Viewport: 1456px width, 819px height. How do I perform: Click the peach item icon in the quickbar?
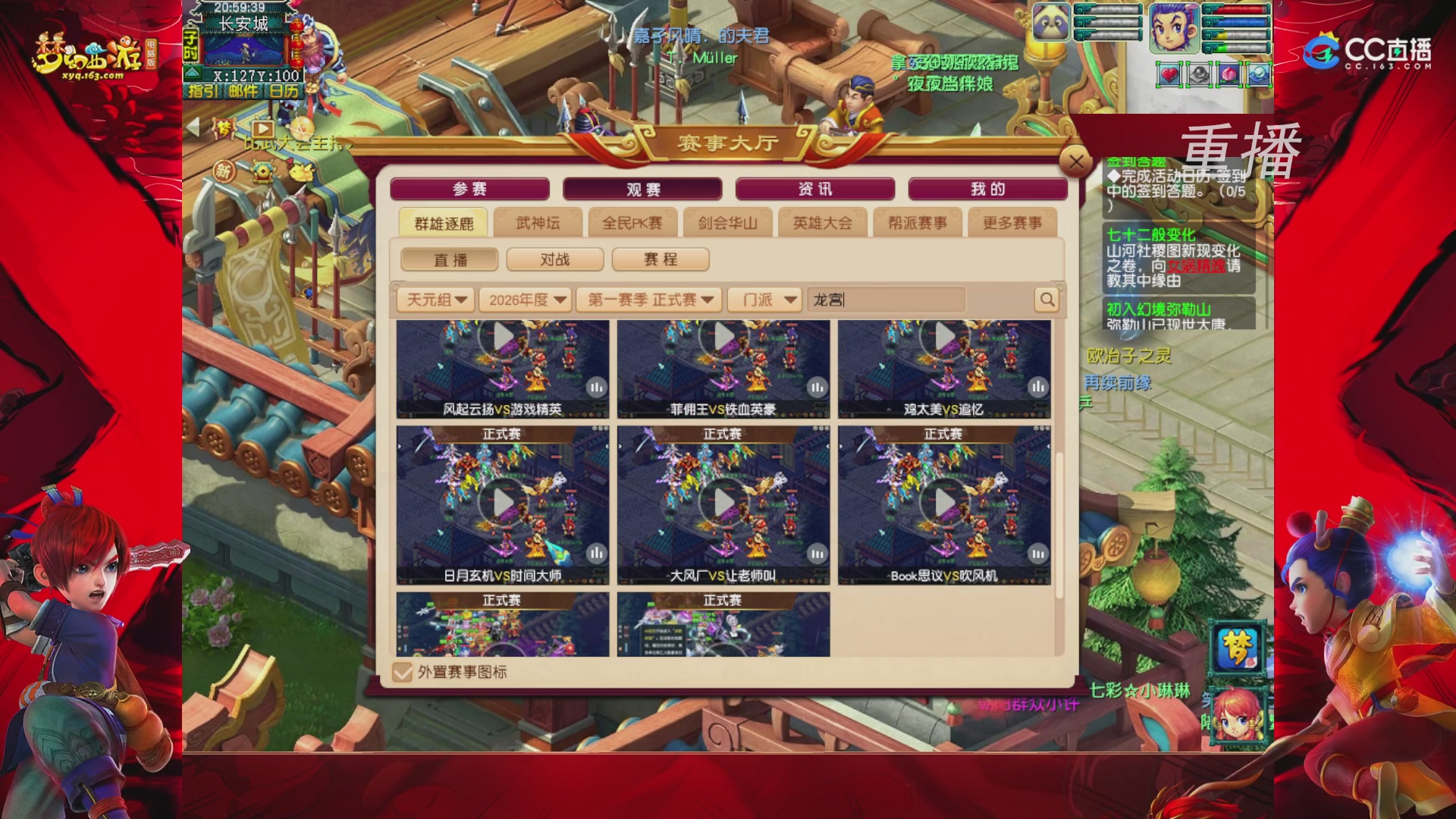[1228, 74]
